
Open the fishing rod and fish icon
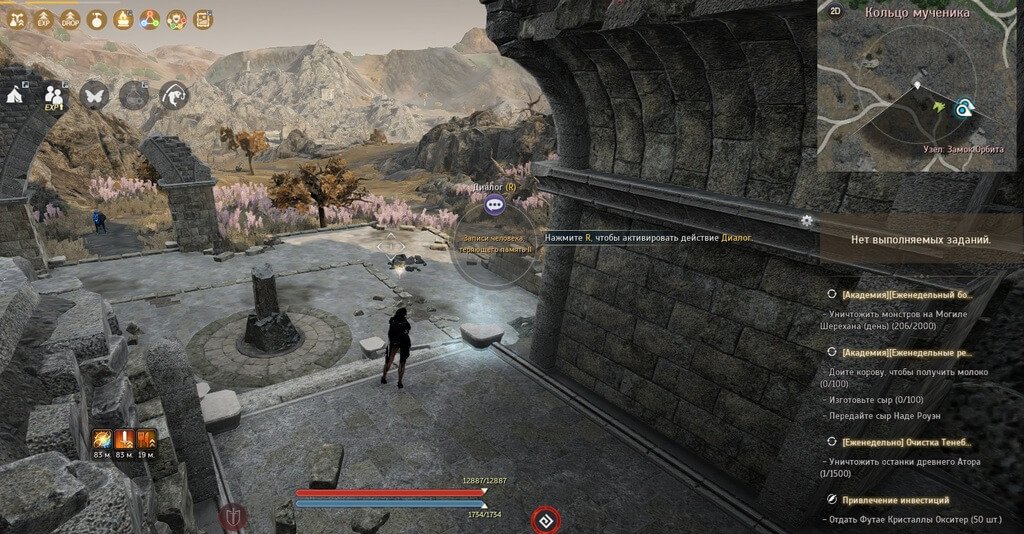(x=174, y=95)
